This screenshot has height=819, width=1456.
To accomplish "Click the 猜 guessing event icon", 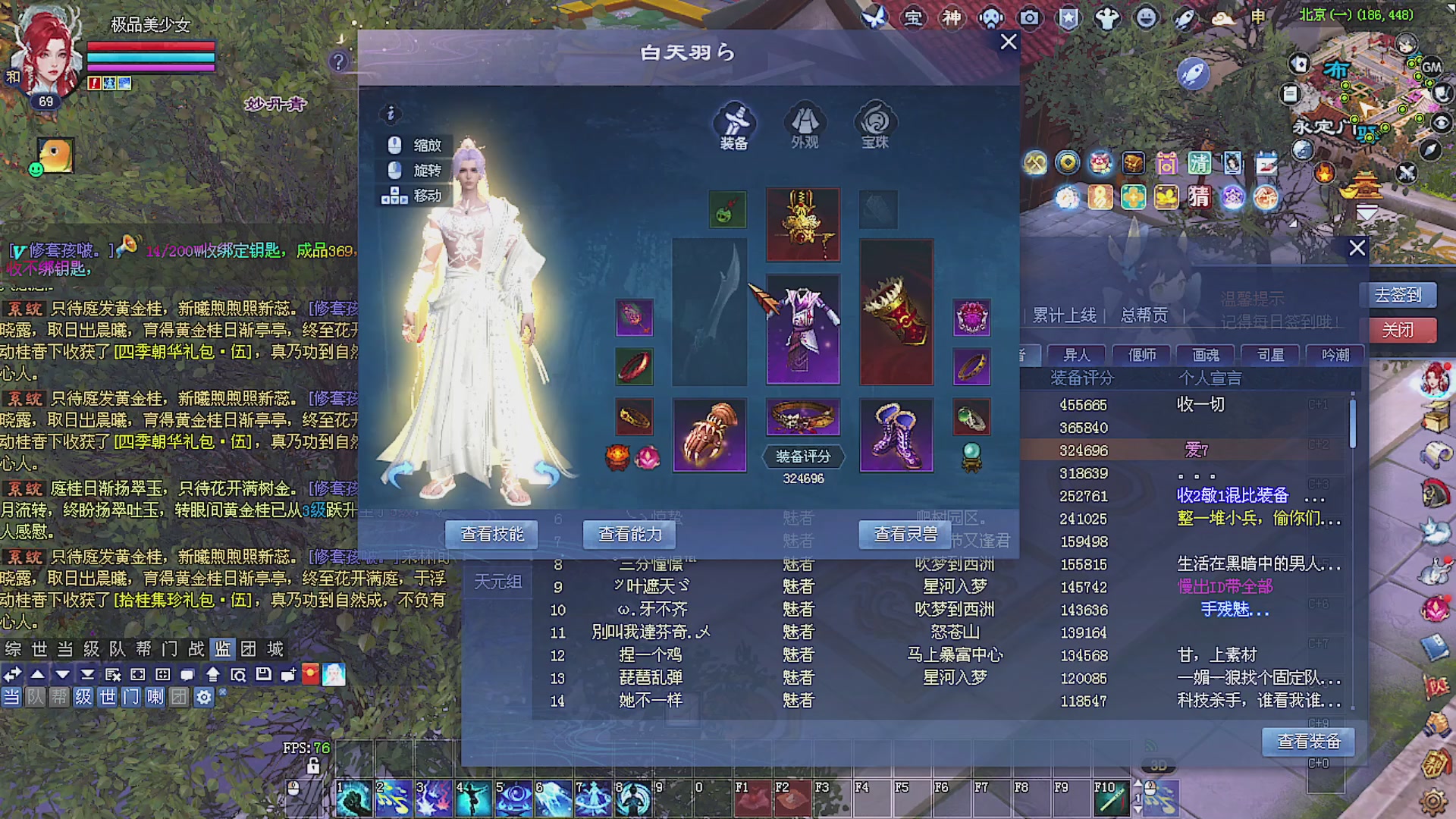I will 1200,197.
